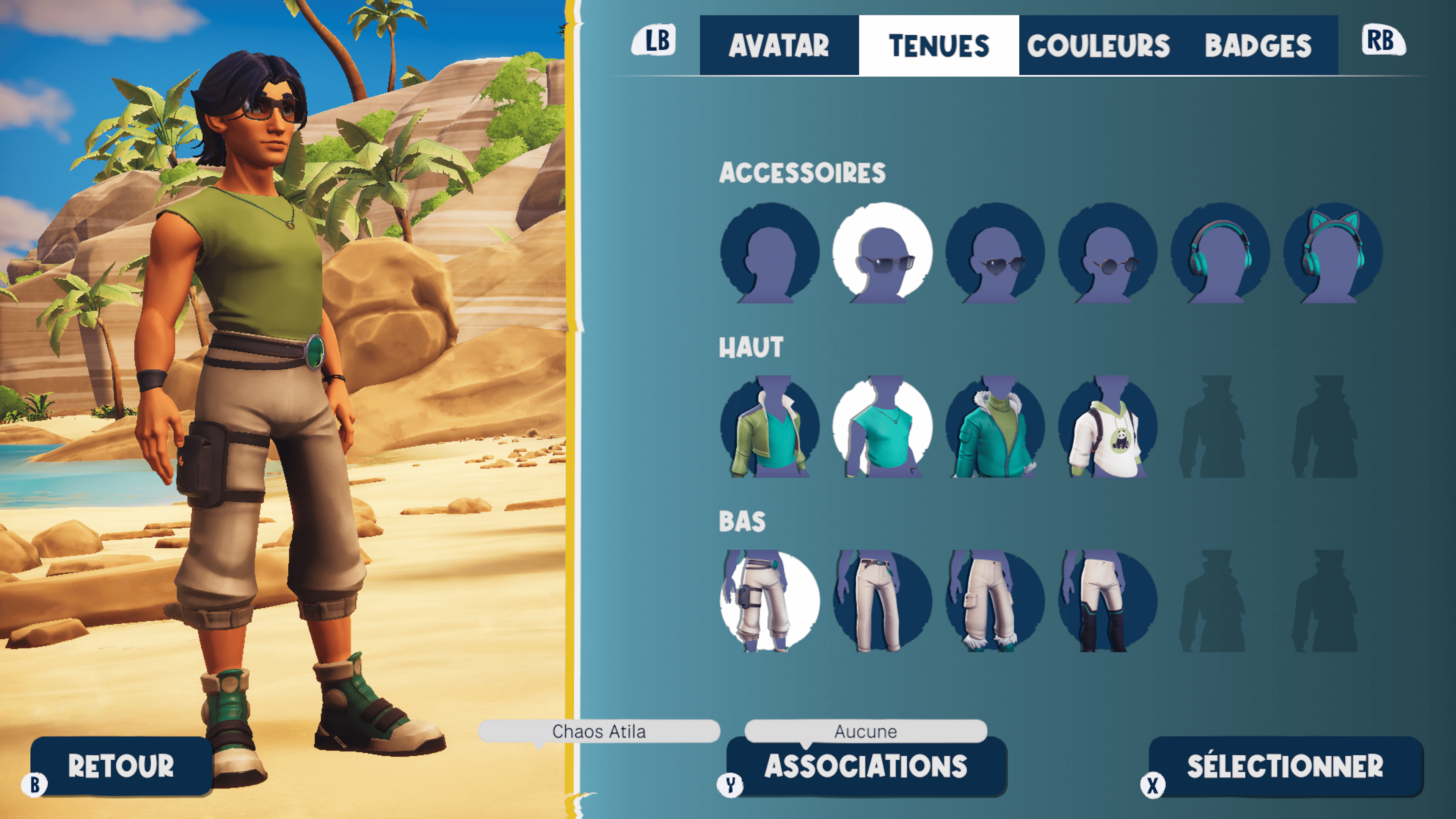Choose the plain straight white pants

(x=882, y=601)
